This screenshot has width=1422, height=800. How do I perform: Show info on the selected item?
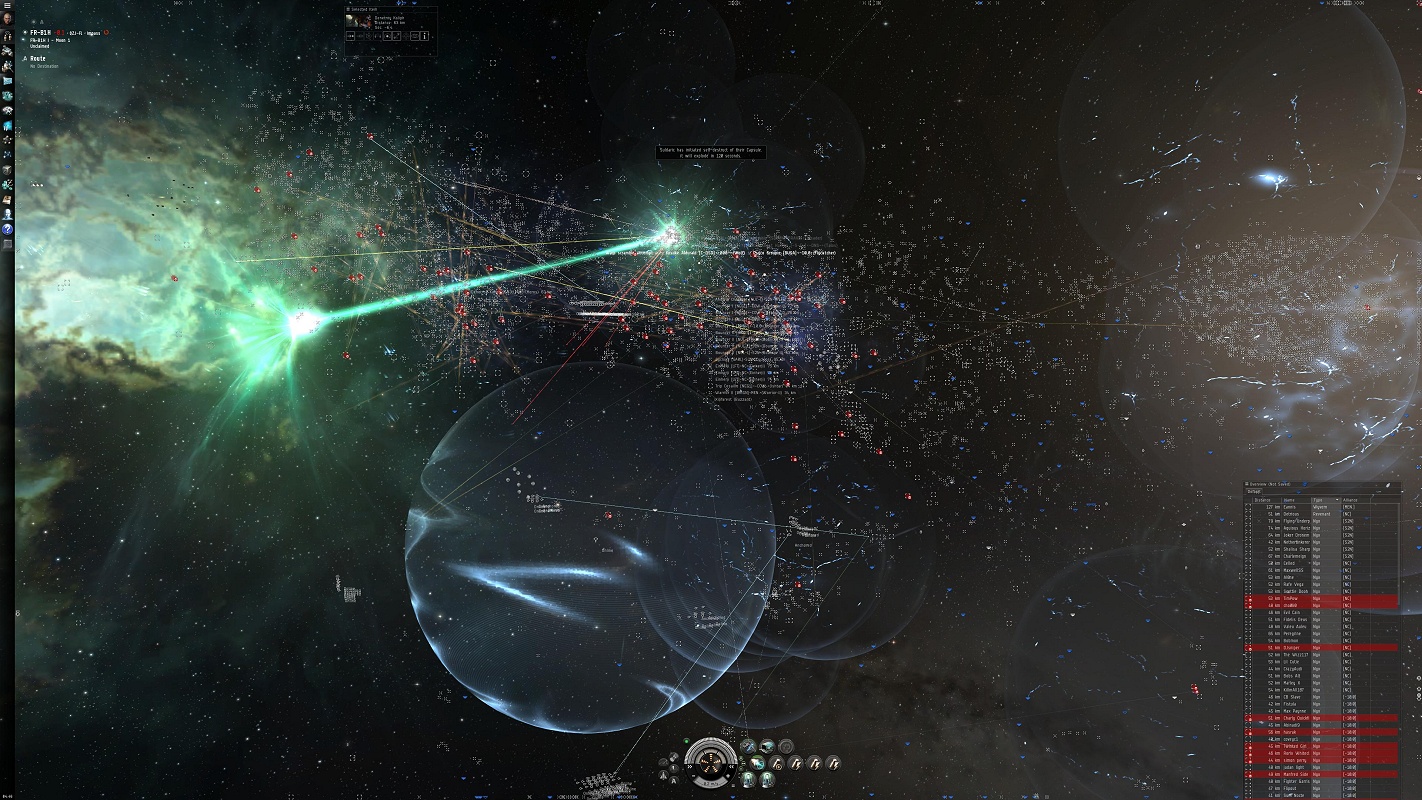tap(425, 36)
